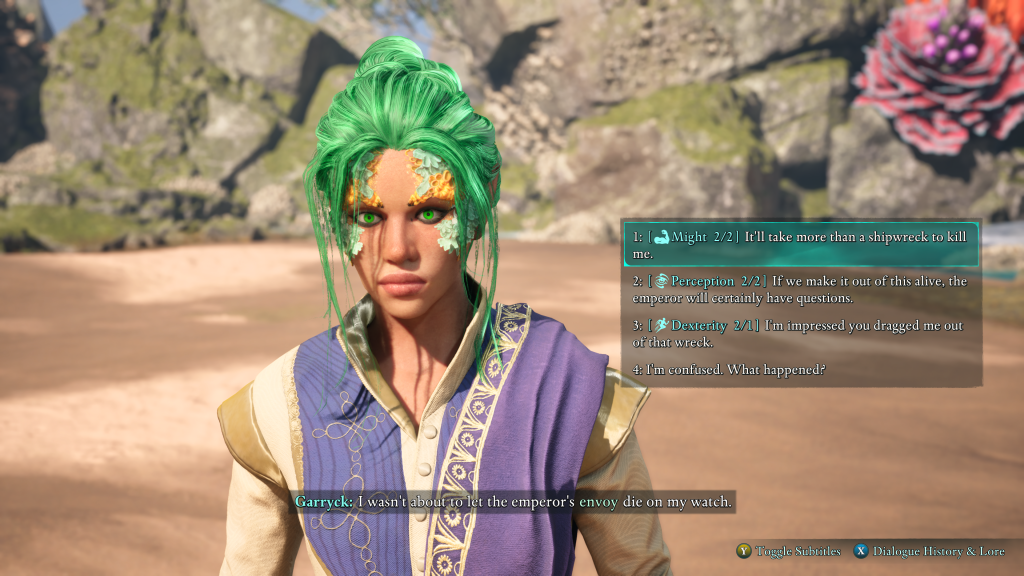Open lore for highlighted word "envoy"
The image size is (1024, 576).
(598, 501)
